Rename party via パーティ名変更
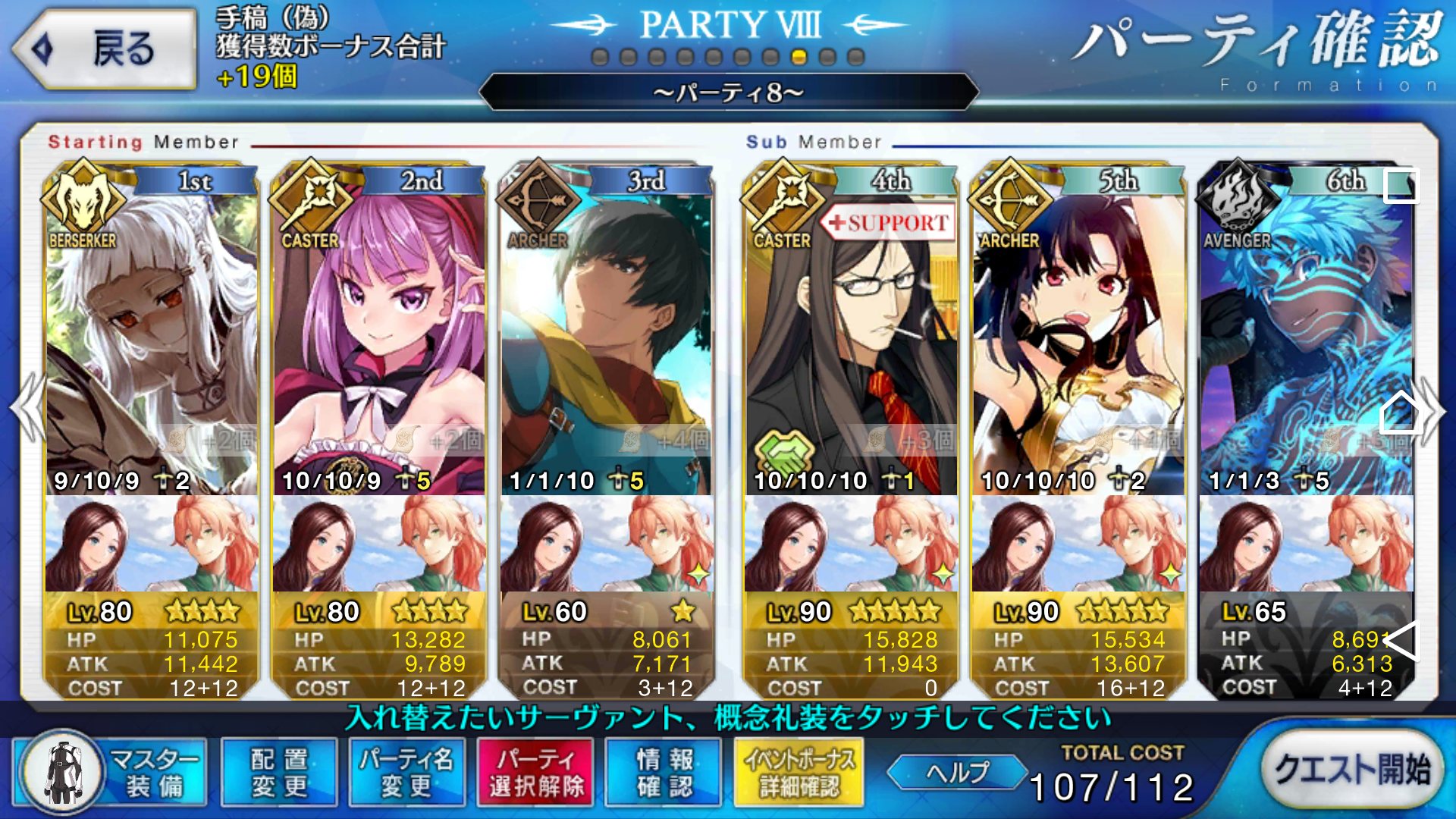 406,772
